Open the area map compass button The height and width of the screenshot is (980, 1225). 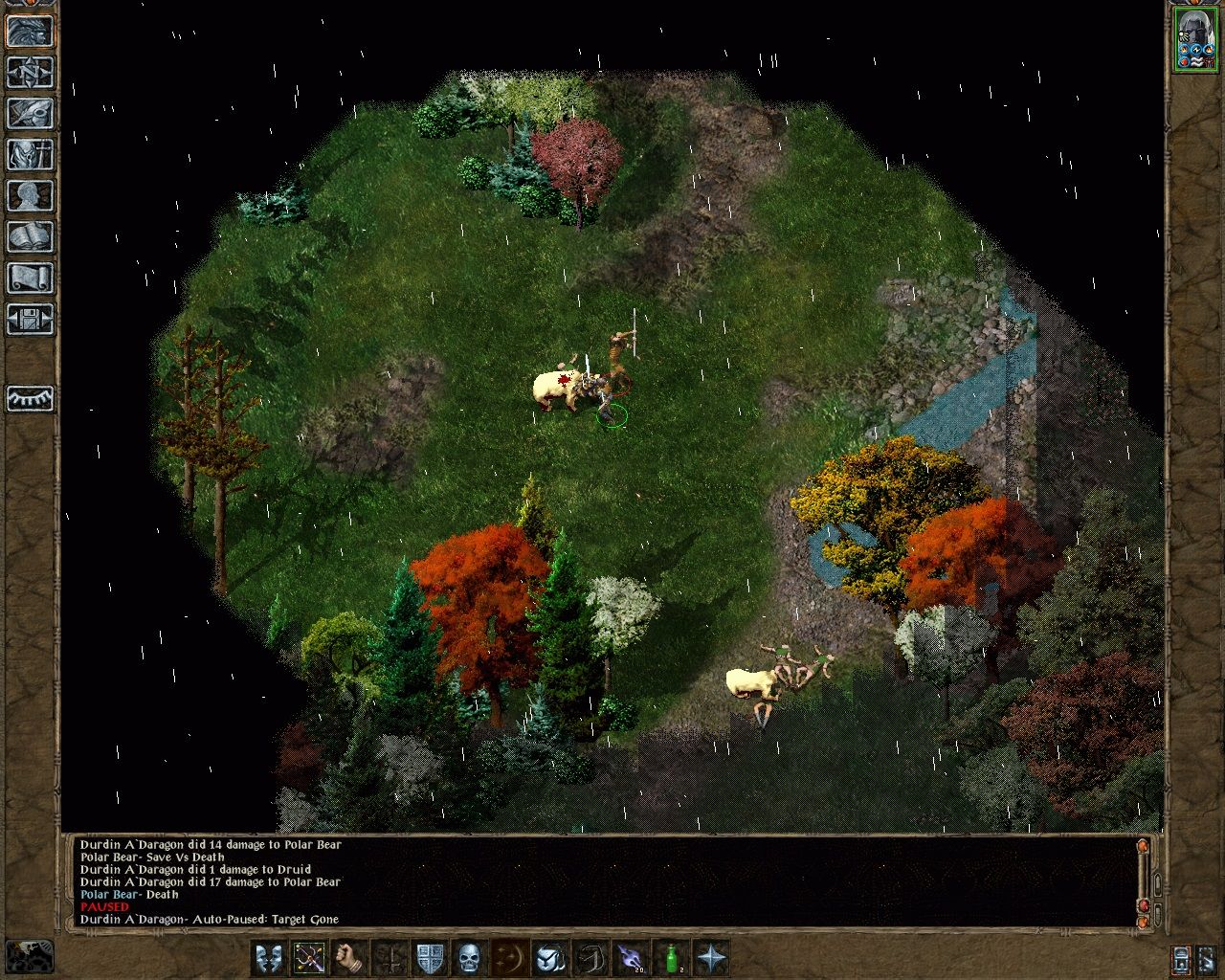(x=30, y=72)
